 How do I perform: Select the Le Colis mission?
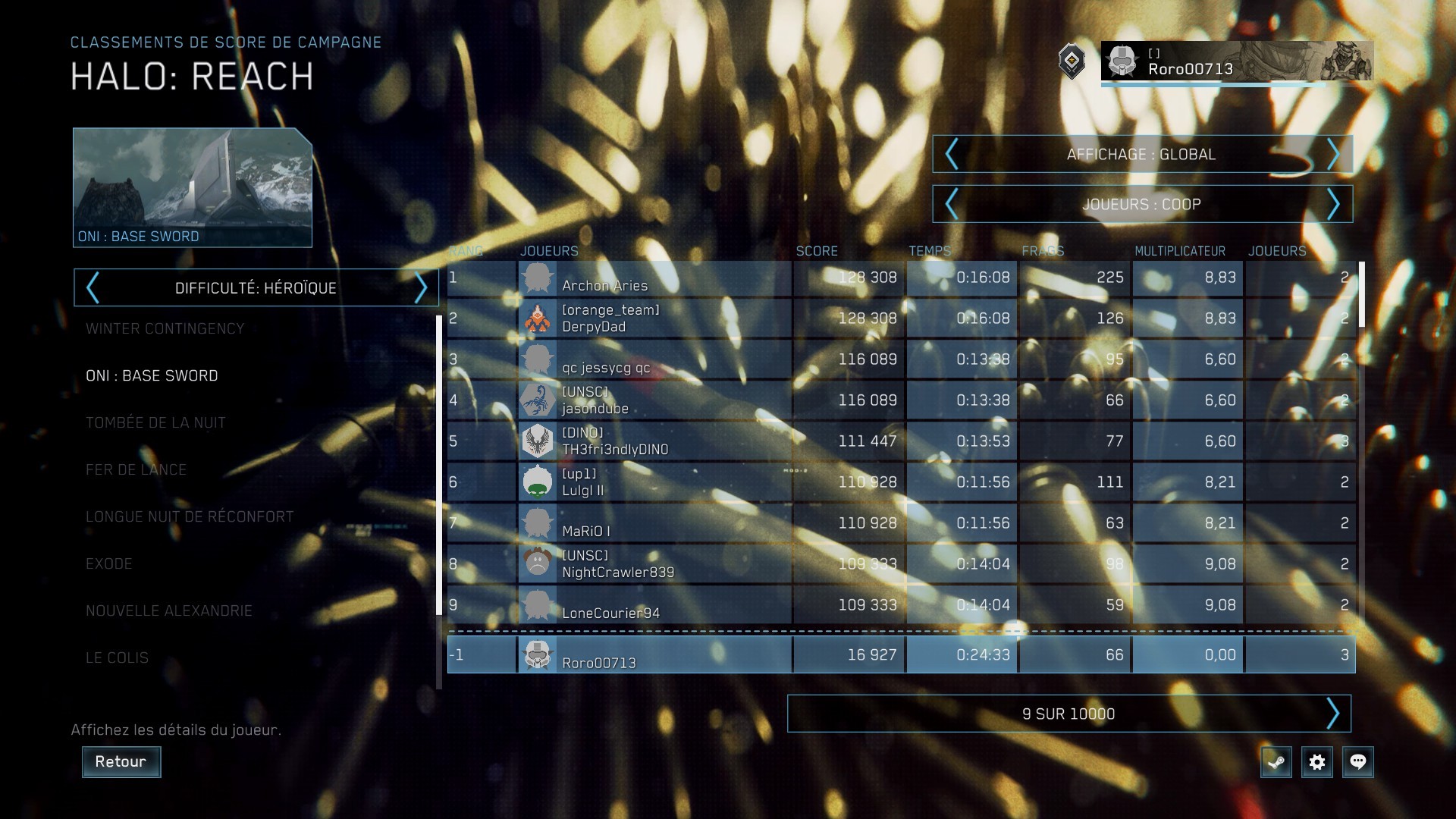117,658
